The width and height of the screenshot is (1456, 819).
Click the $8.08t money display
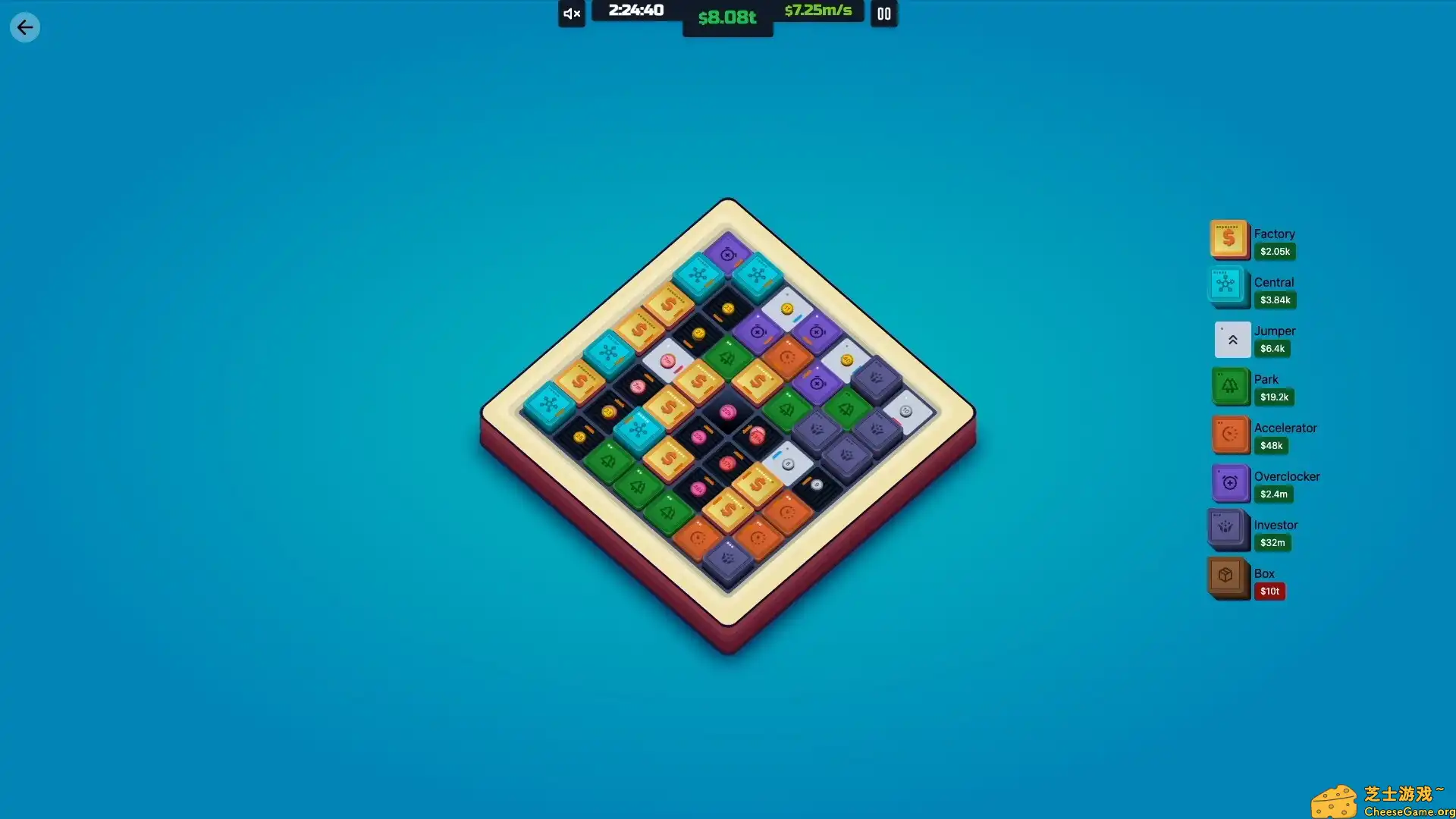(x=727, y=17)
